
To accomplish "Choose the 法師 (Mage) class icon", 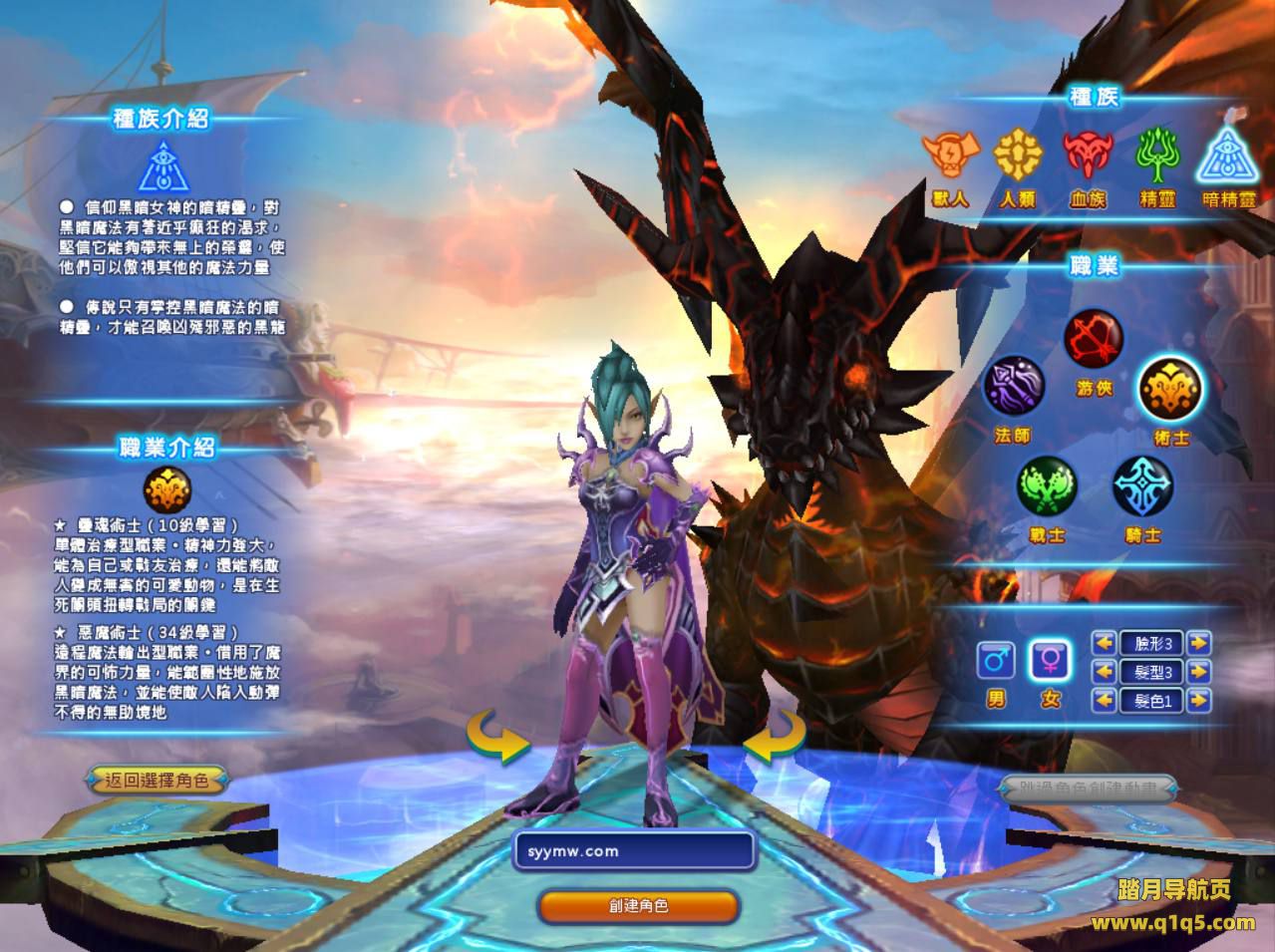I will 1014,388.
